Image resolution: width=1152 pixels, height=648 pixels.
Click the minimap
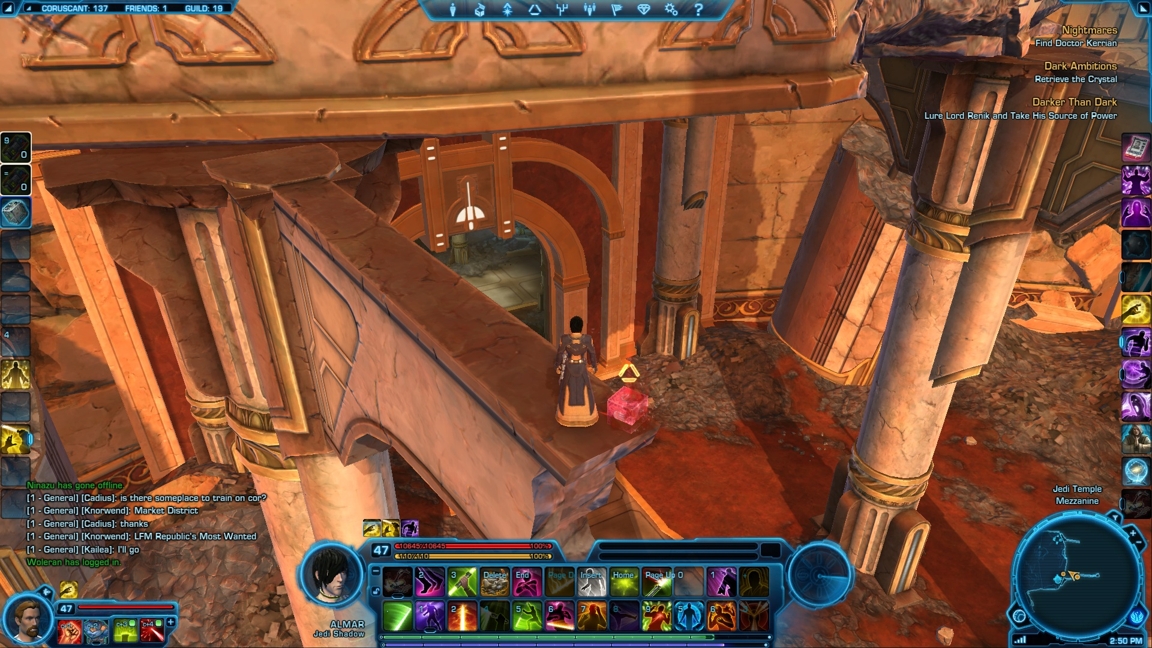click(1076, 574)
